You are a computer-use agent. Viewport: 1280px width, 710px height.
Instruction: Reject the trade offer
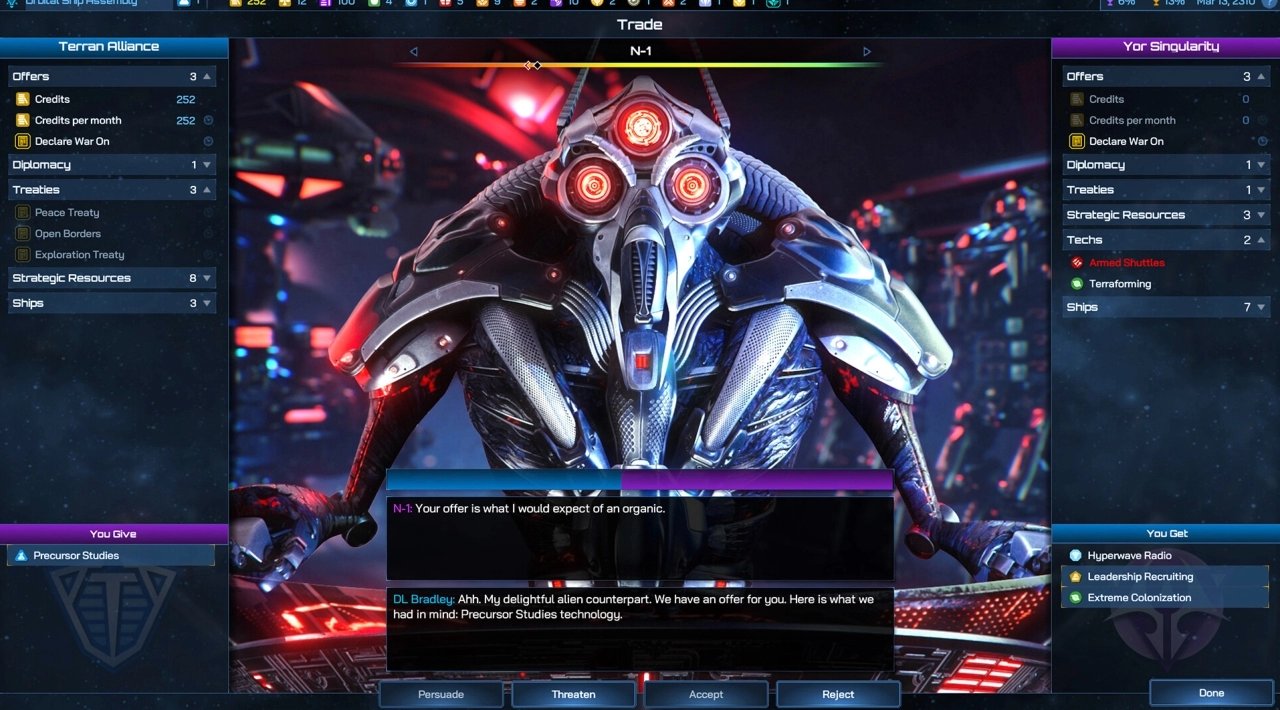pos(838,694)
